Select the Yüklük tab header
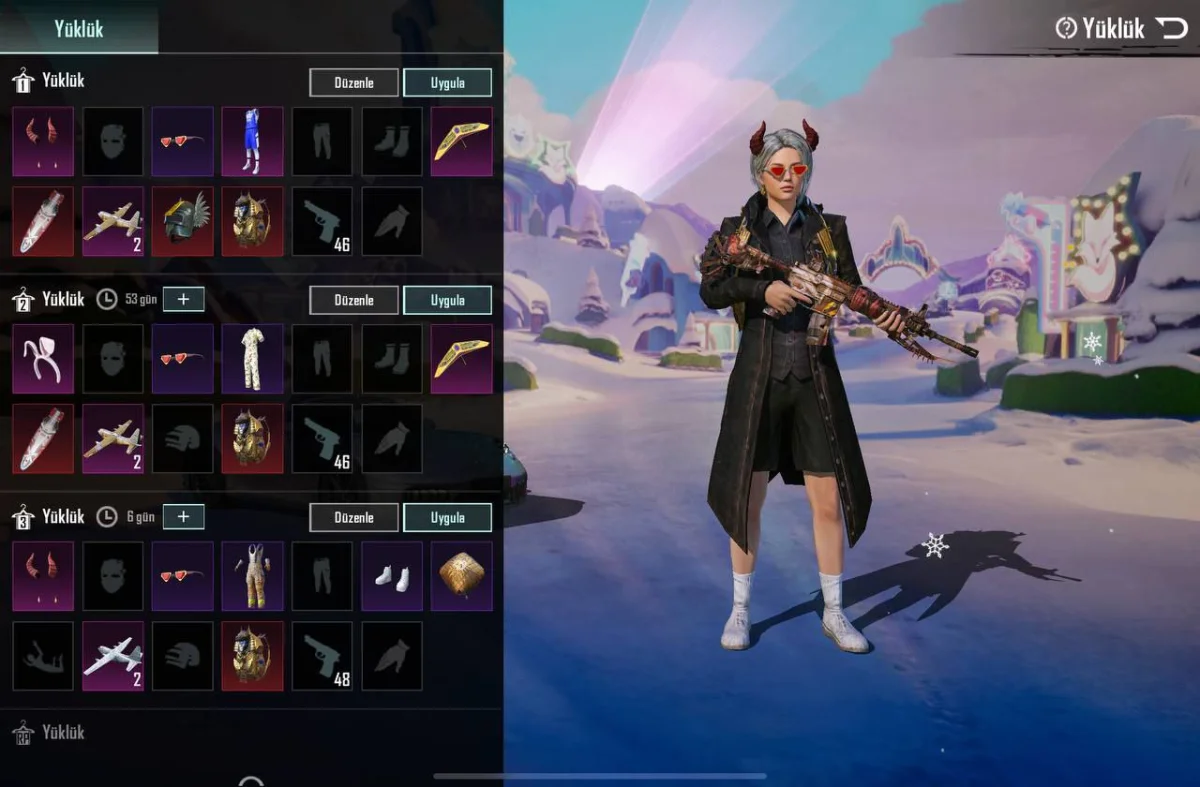This screenshot has height=787, width=1200. coord(79,28)
